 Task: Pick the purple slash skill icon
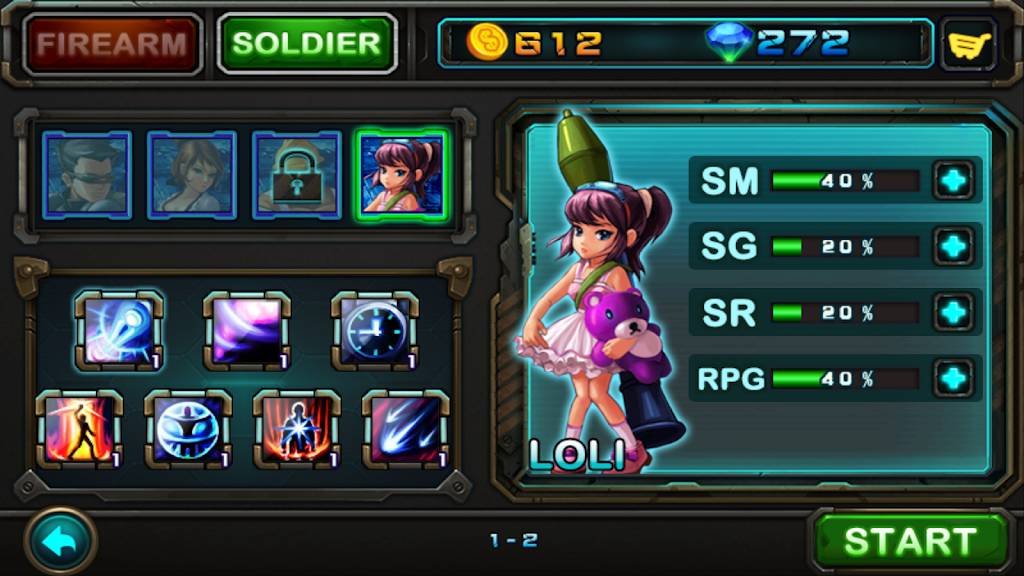click(247, 331)
